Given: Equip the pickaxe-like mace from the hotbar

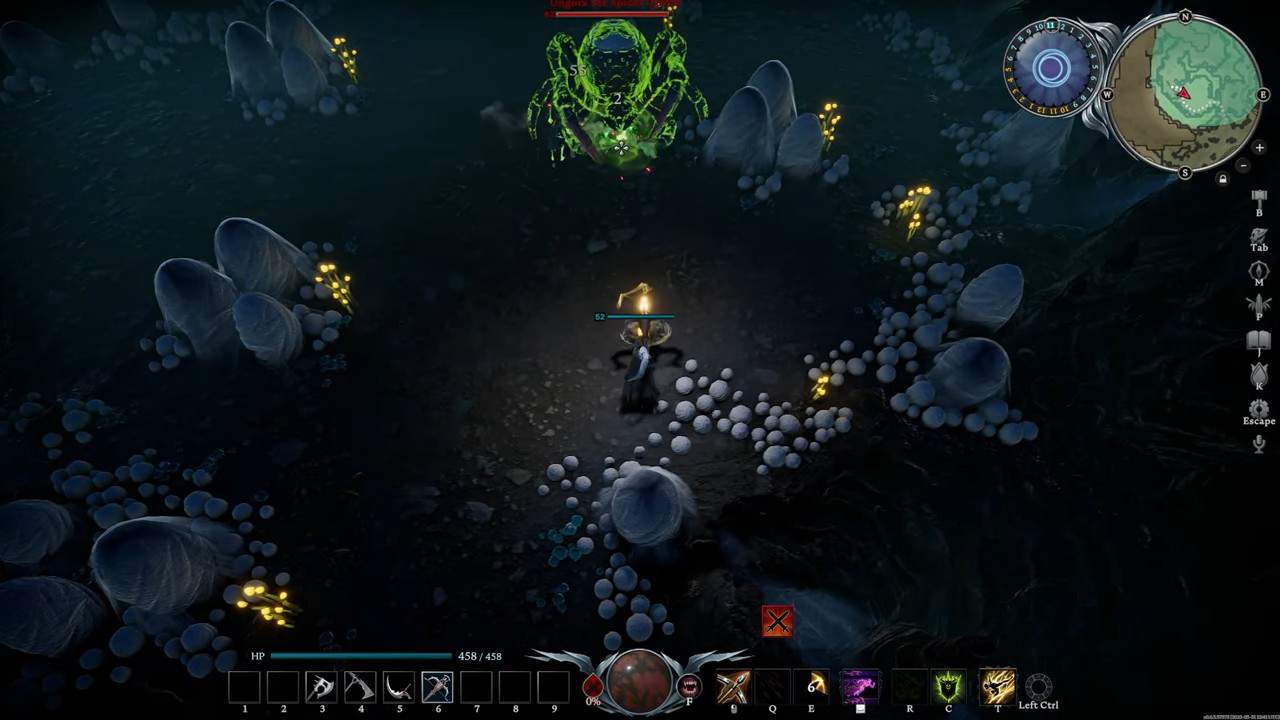Looking at the screenshot, I should coord(360,687).
